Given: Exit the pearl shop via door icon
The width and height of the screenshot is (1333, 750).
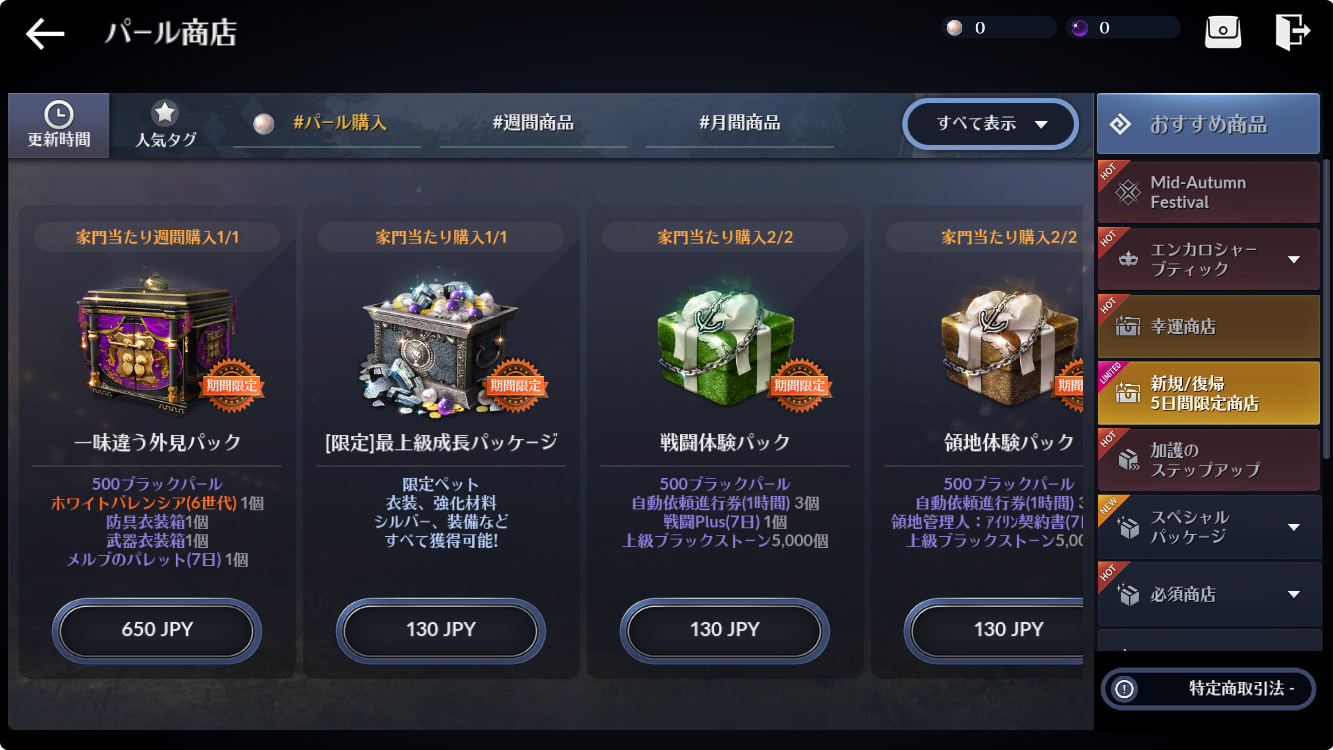Looking at the screenshot, I should 1292,31.
